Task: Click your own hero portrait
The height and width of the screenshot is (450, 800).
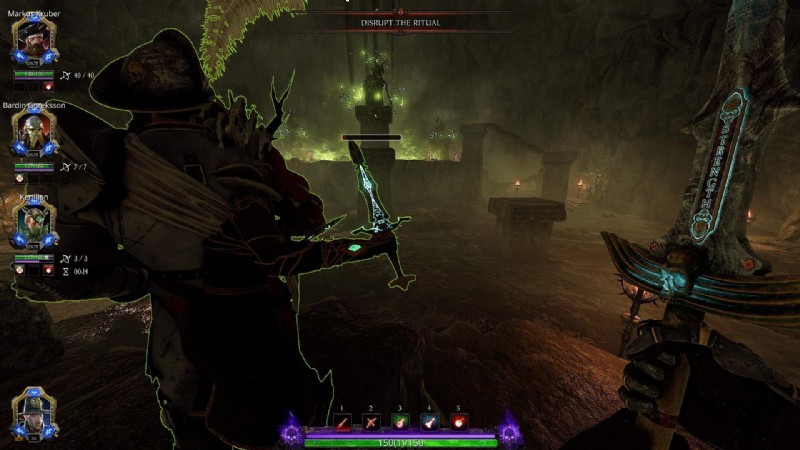Action: pos(33,412)
